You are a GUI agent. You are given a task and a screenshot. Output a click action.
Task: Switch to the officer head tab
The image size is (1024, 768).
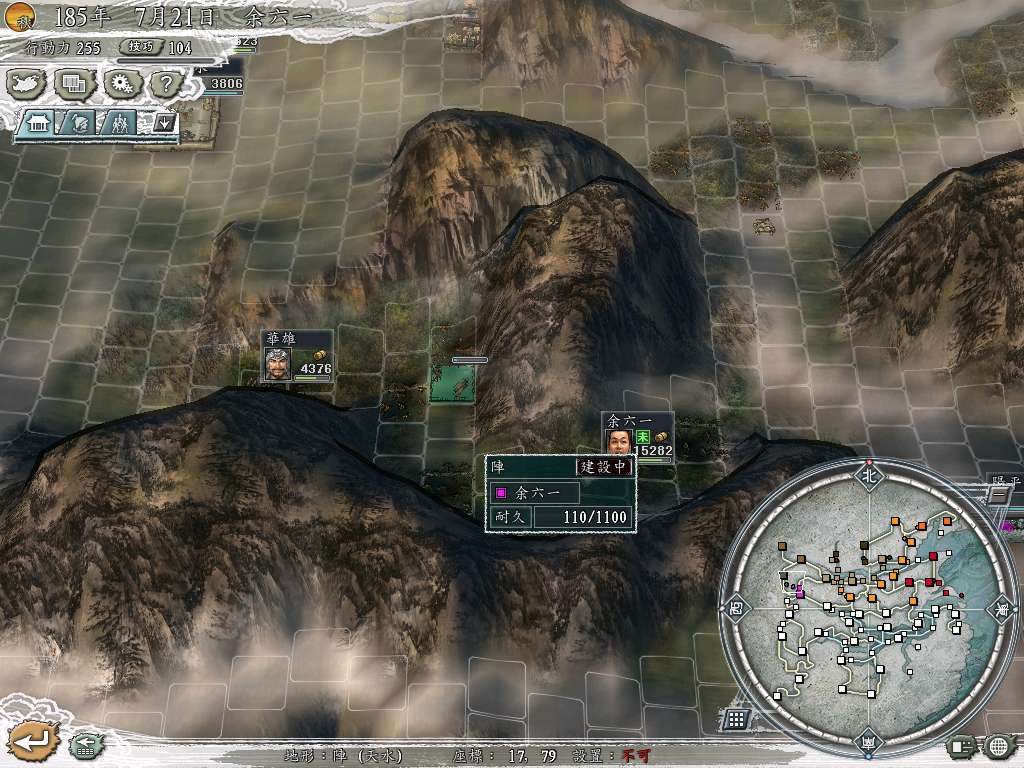point(78,124)
